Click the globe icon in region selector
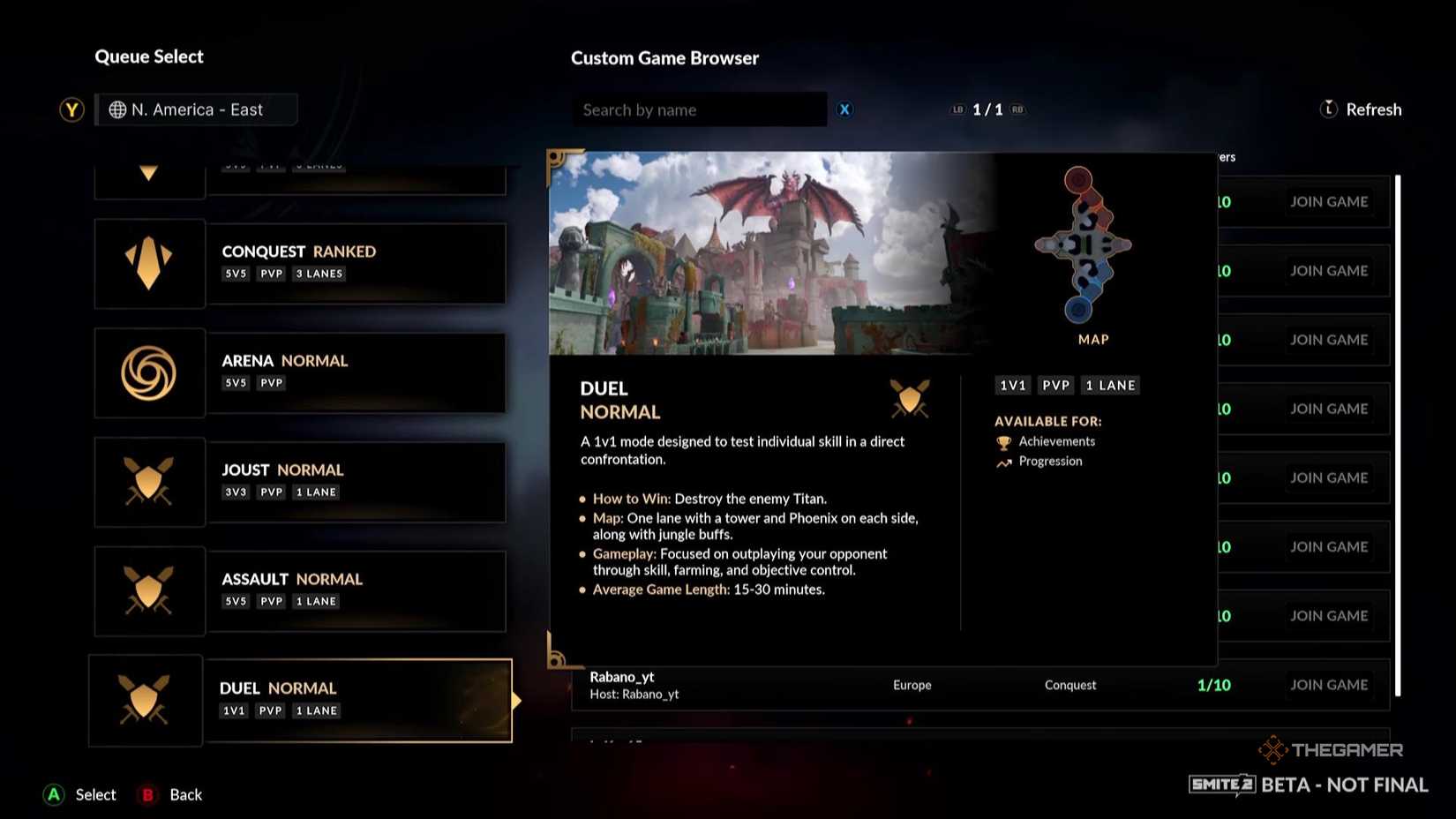This screenshot has width=1456, height=819. pos(116,109)
